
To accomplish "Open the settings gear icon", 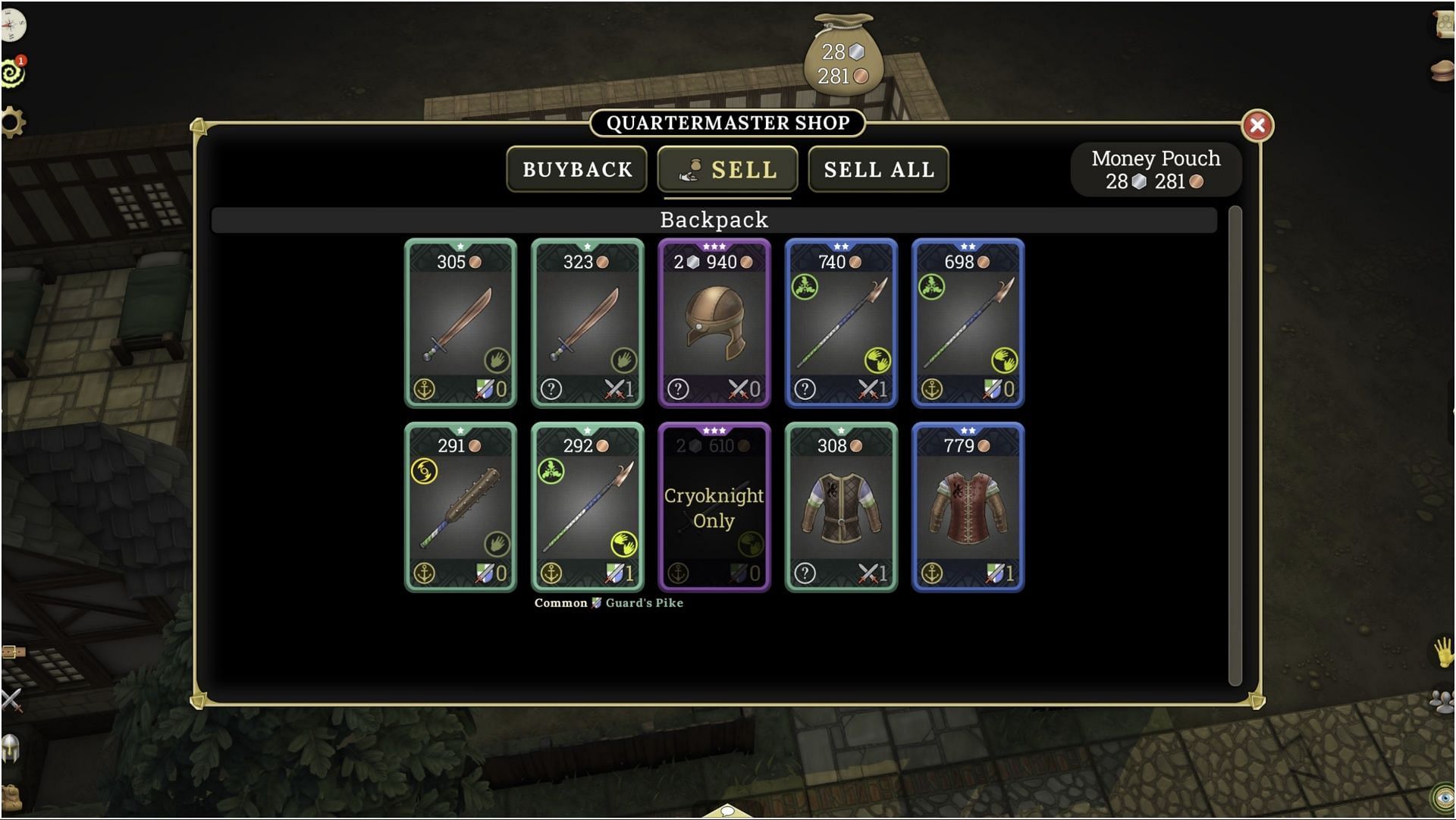I will point(13,122).
